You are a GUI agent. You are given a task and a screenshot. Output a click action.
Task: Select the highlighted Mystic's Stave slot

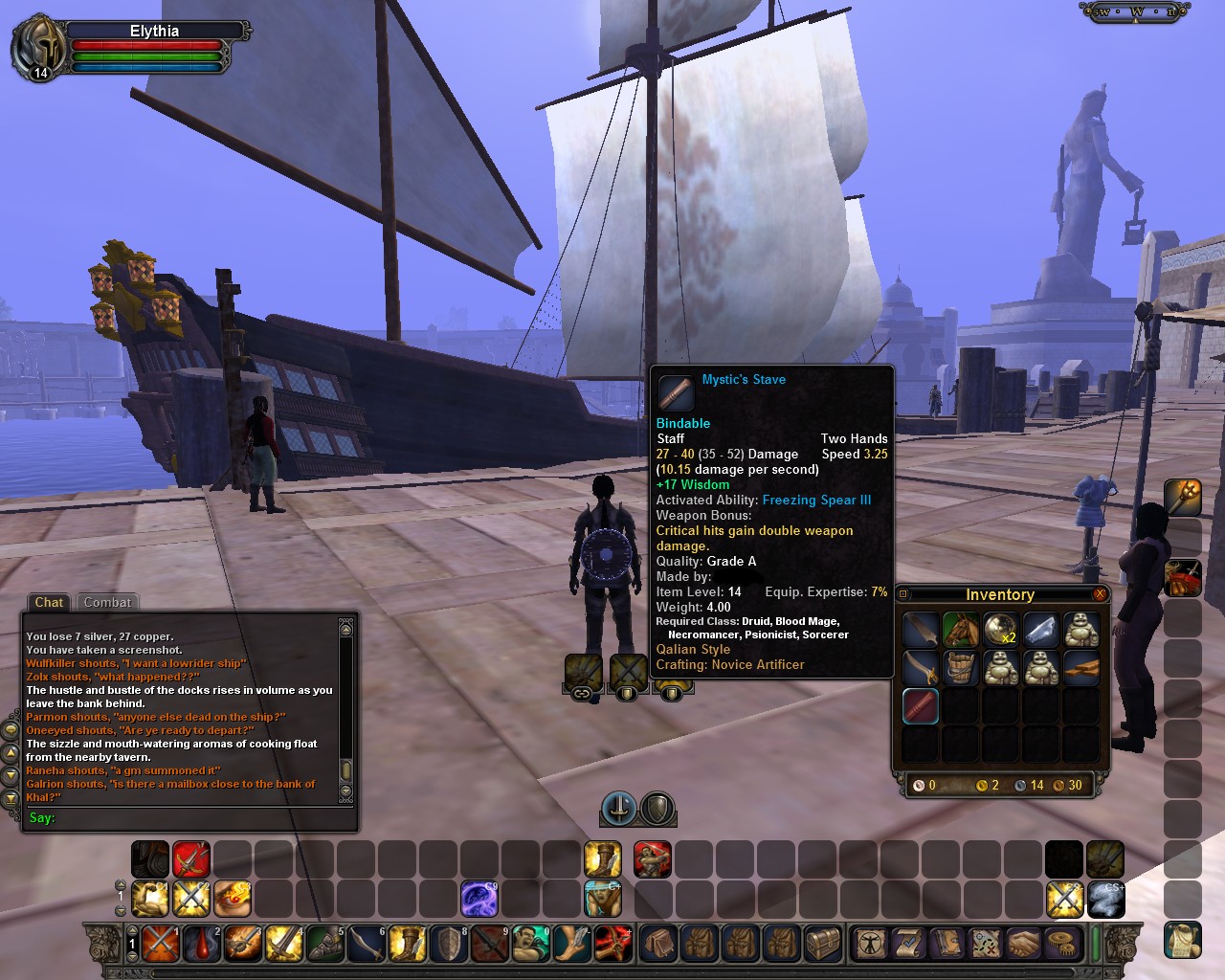pos(921,706)
